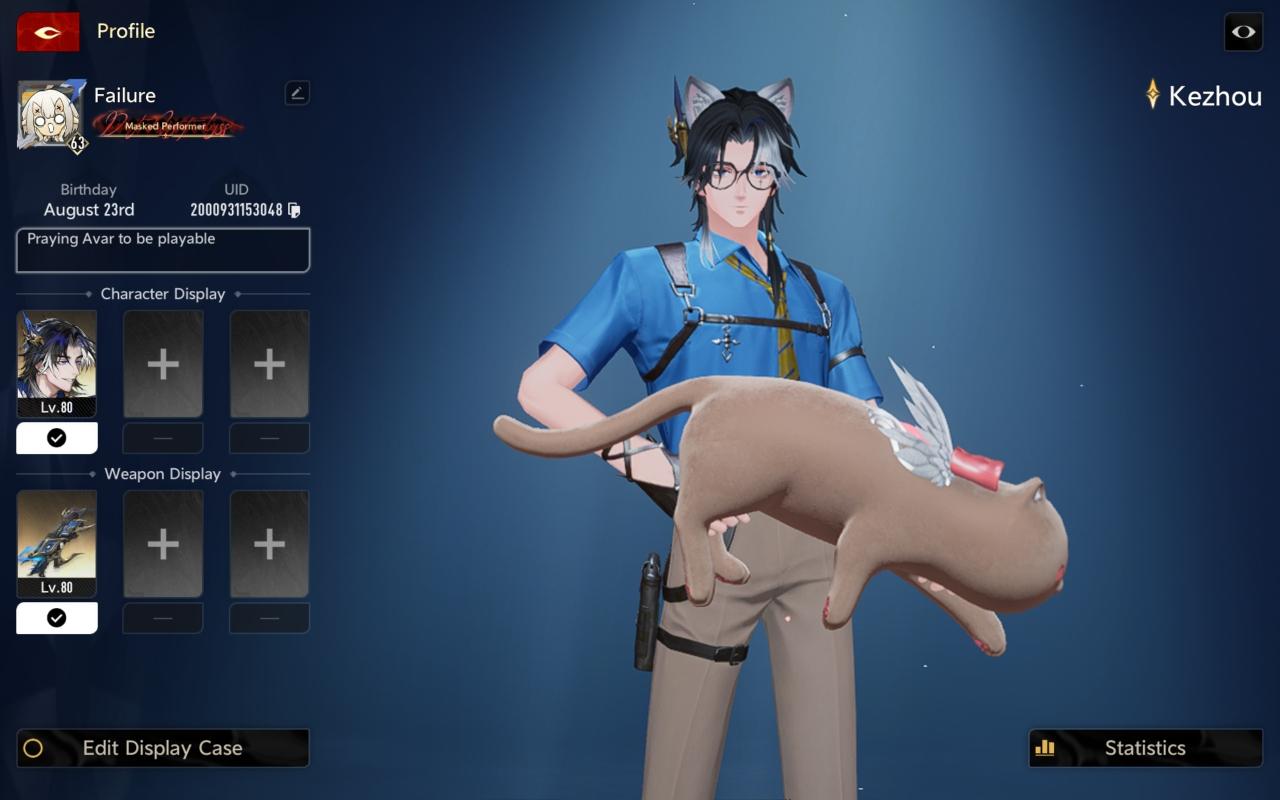Open the Lv.80 displayed weapon card

point(57,543)
